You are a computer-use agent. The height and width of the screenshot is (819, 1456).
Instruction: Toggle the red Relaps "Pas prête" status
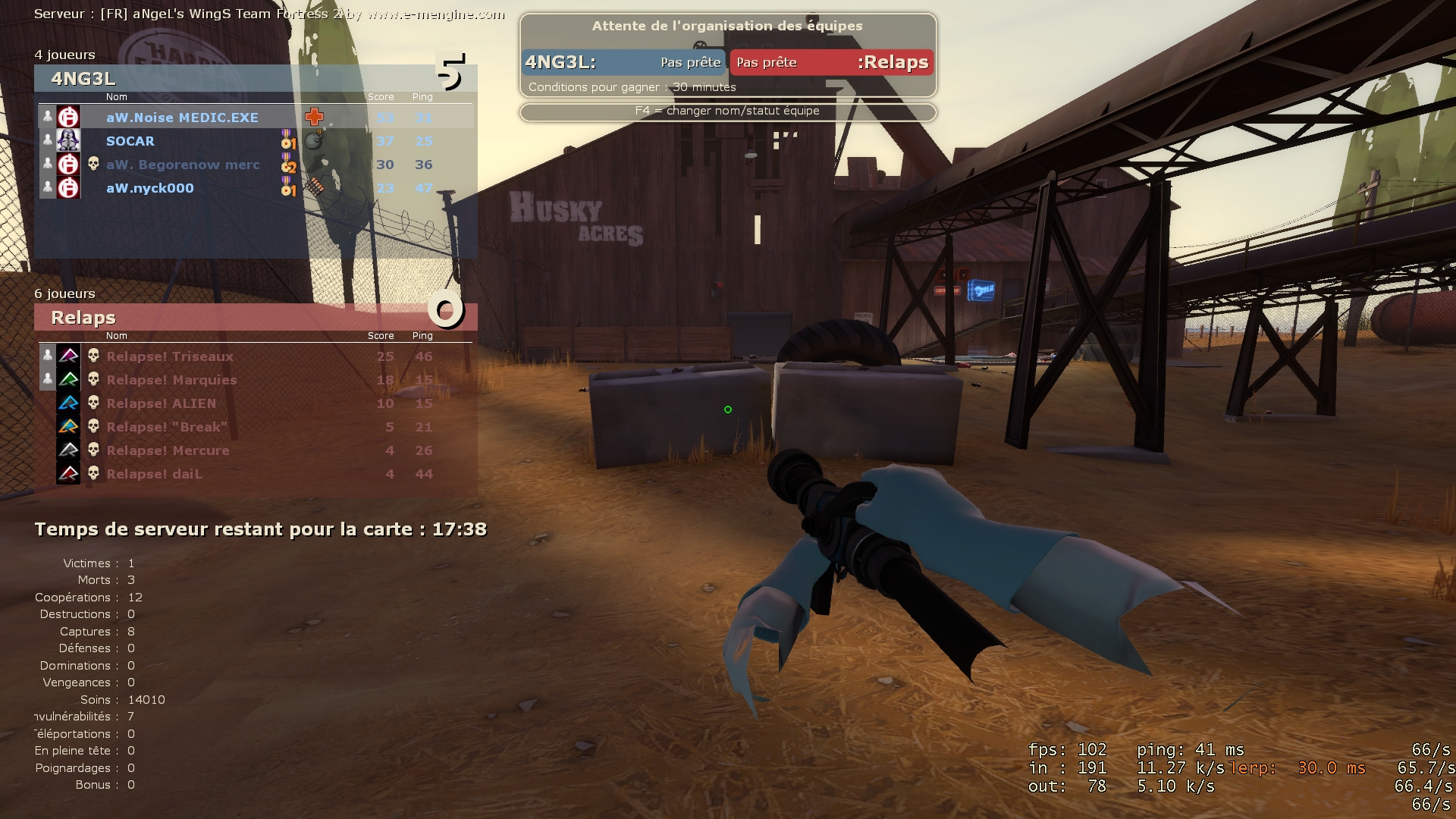pyautogui.click(x=767, y=62)
